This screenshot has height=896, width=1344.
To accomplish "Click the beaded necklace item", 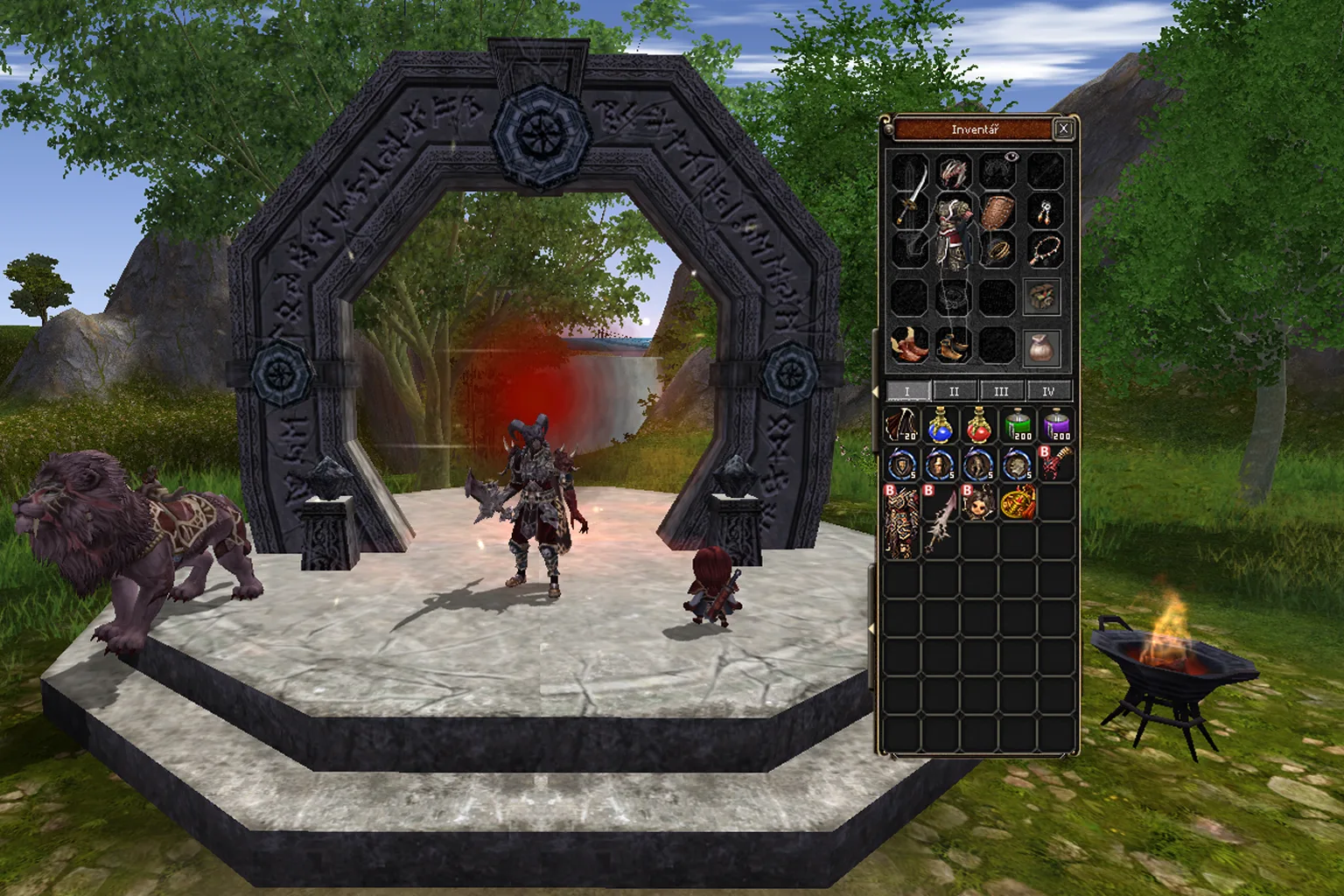I will [1047, 251].
